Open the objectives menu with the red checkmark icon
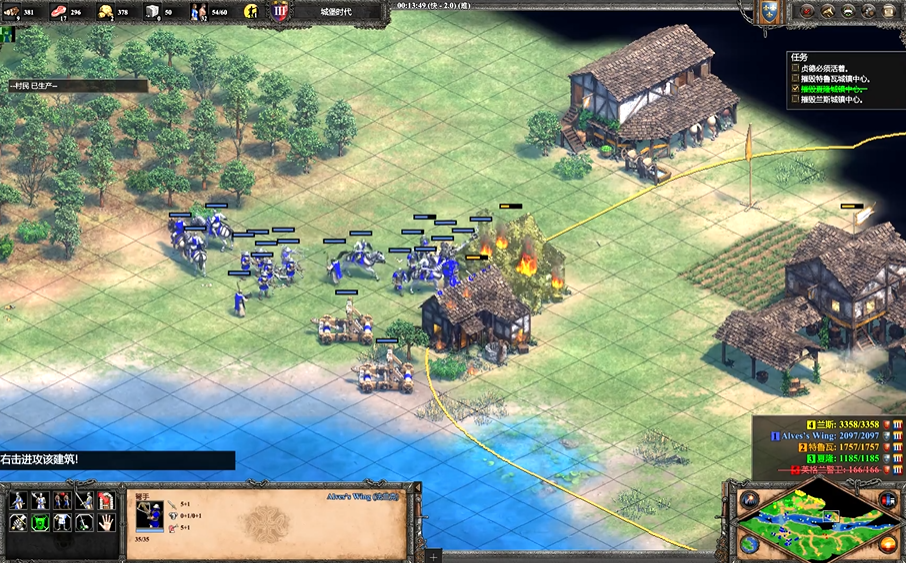The width and height of the screenshot is (906, 563). coord(807,11)
